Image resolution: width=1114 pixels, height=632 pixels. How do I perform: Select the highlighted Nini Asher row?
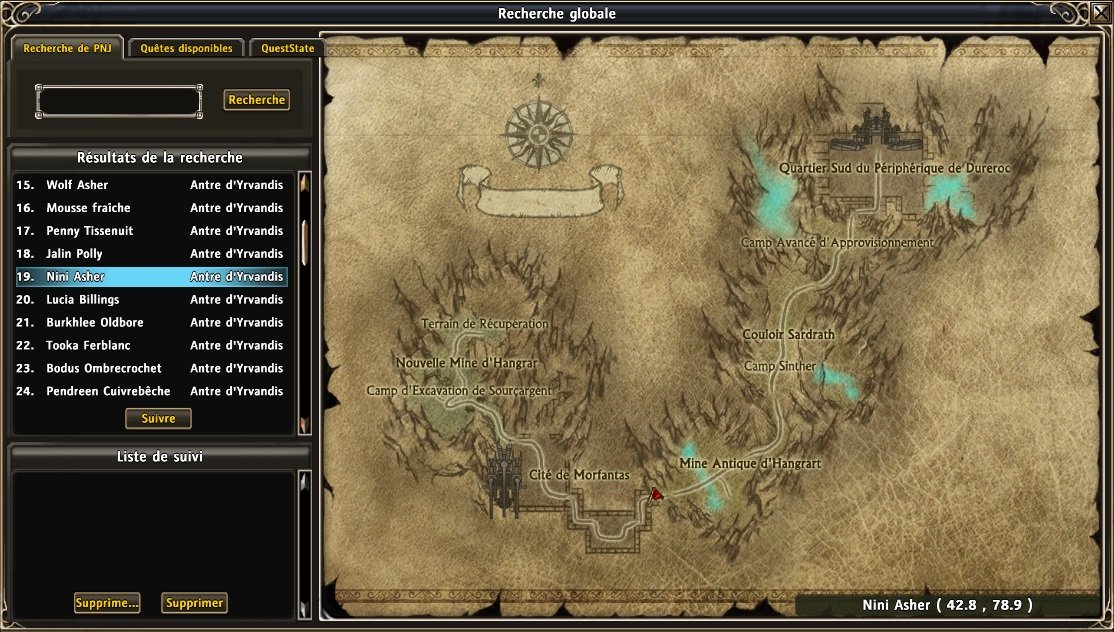tap(150, 277)
